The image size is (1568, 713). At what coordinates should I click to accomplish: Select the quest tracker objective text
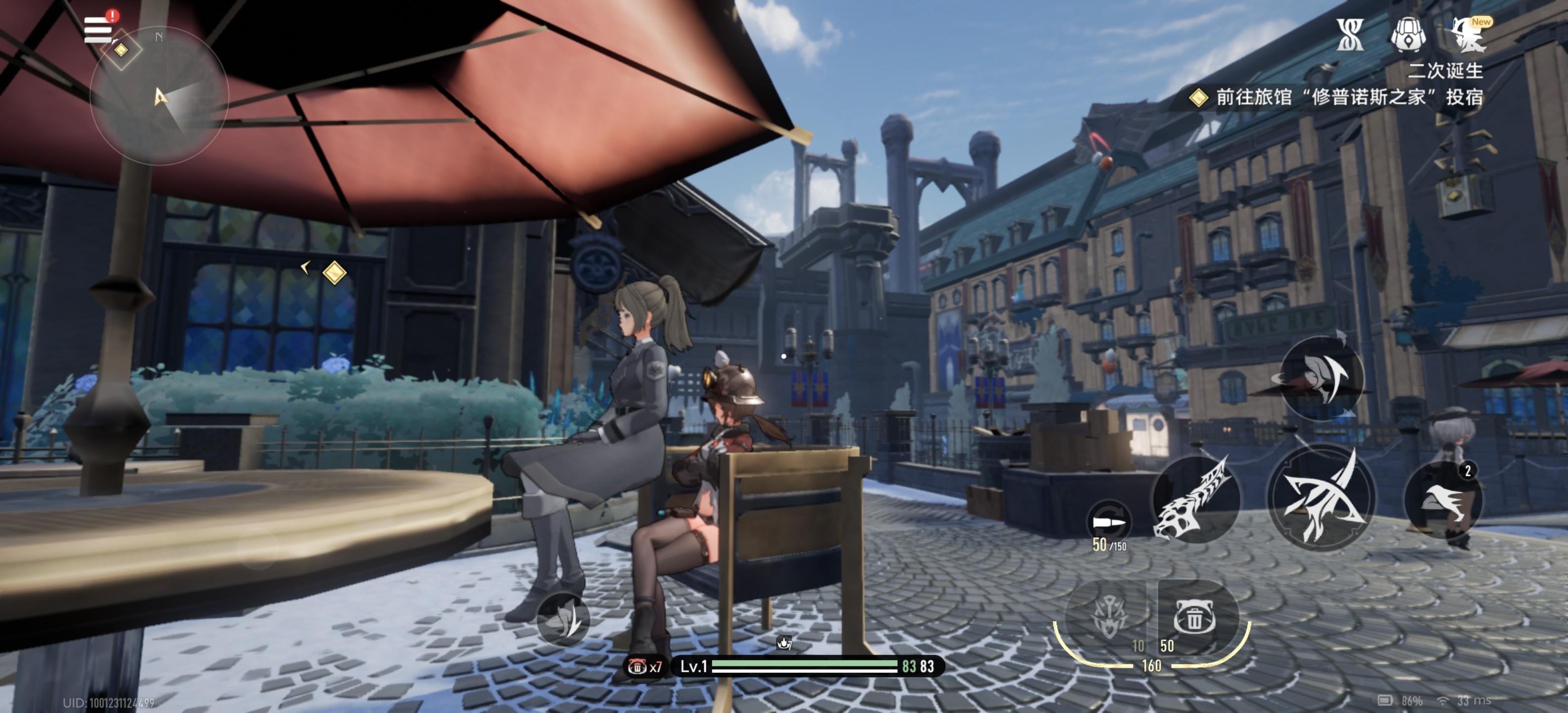click(1348, 98)
